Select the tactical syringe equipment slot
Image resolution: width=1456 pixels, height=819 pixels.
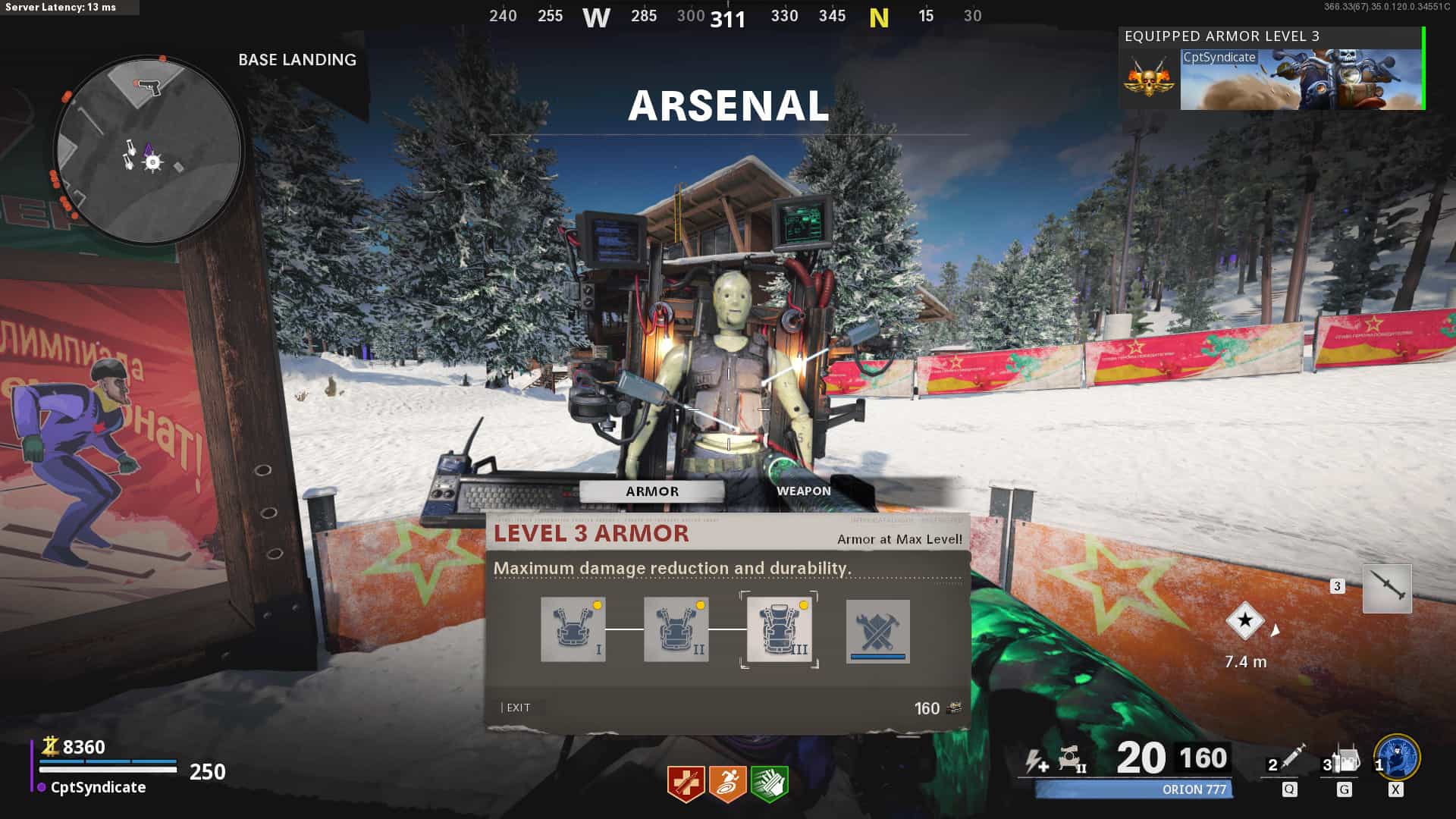point(1288,760)
